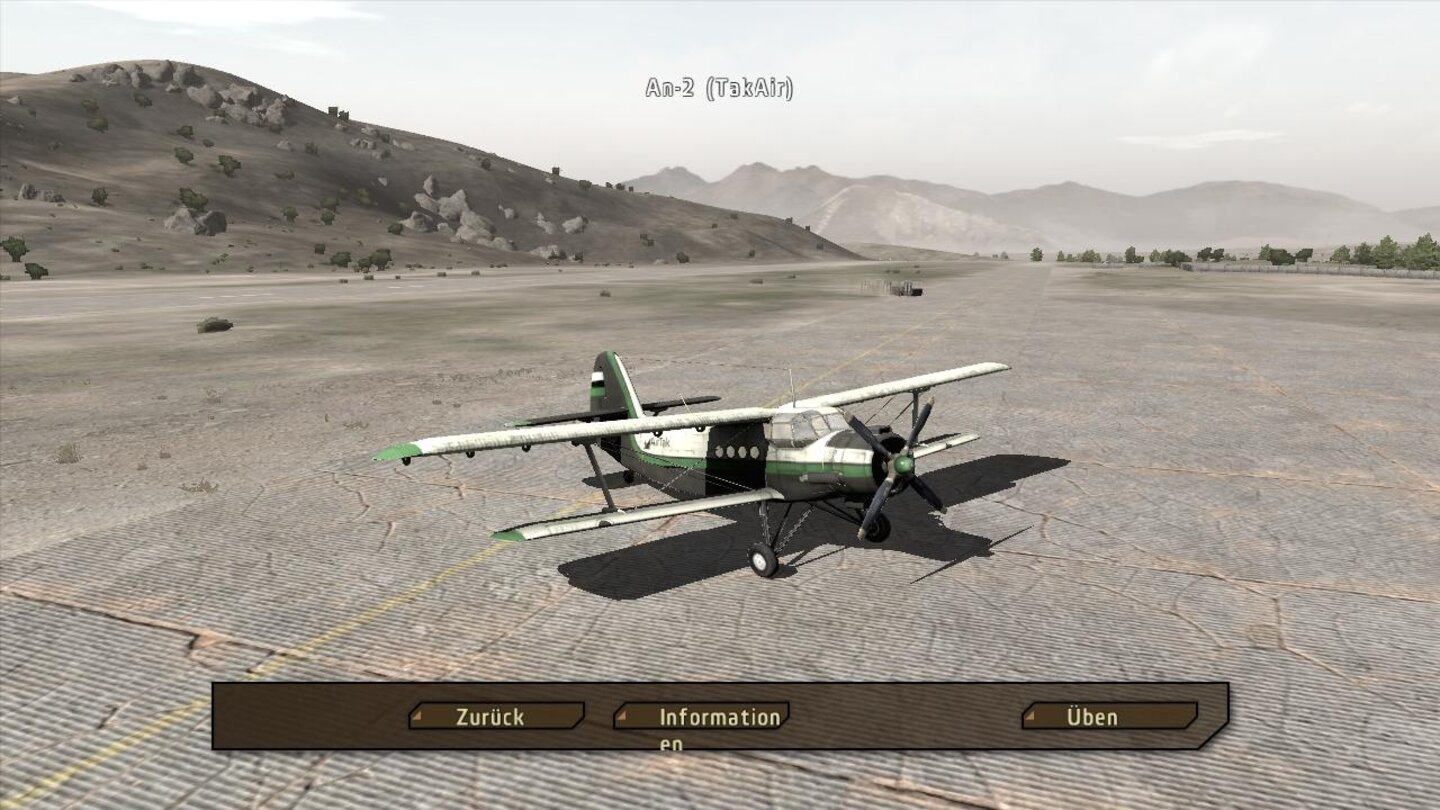The image size is (1440, 810).
Task: Select the cockpit of the An-2 aircraft
Action: 805,425
